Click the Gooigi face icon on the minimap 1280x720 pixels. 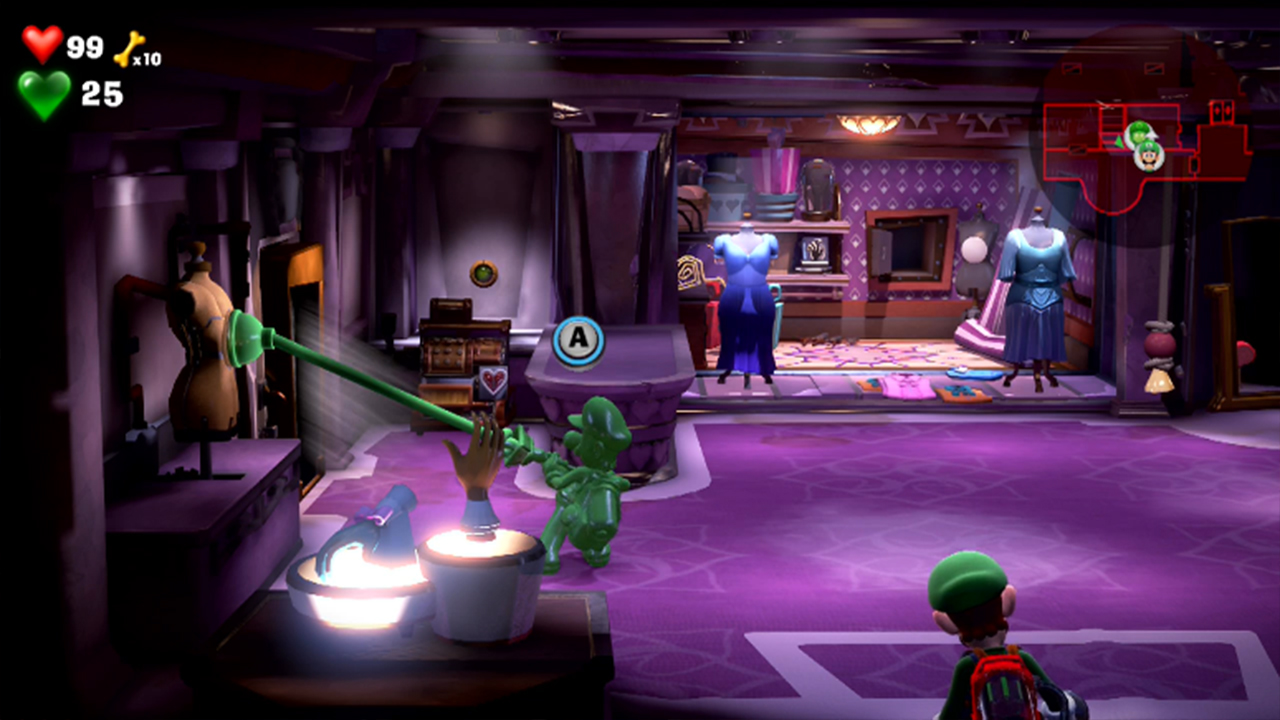[x=1140, y=132]
